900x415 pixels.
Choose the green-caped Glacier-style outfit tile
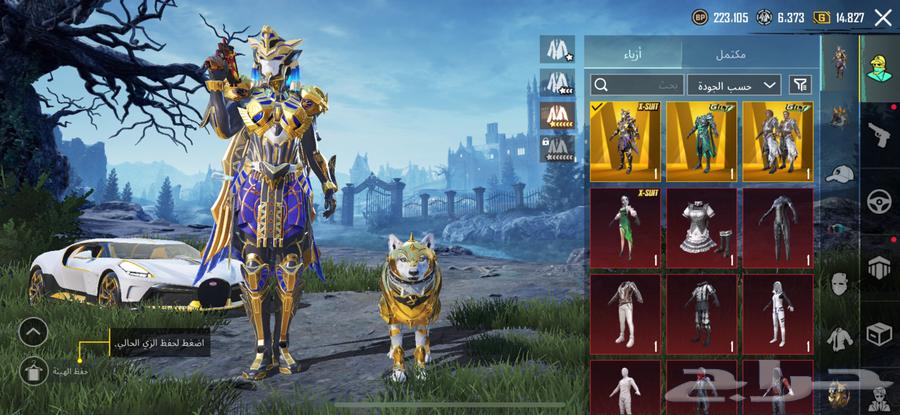(701, 141)
